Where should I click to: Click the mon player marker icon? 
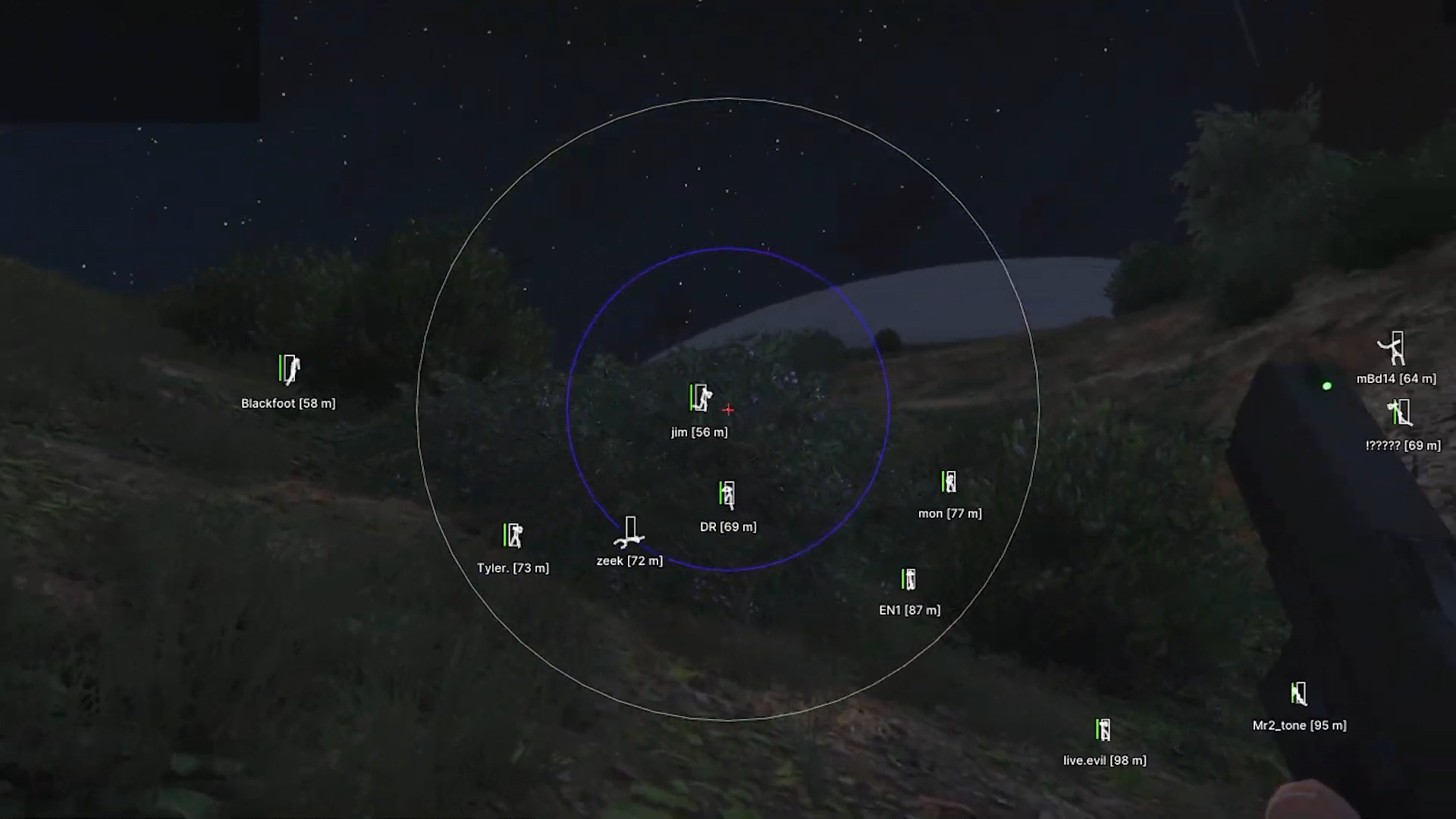coord(949,482)
